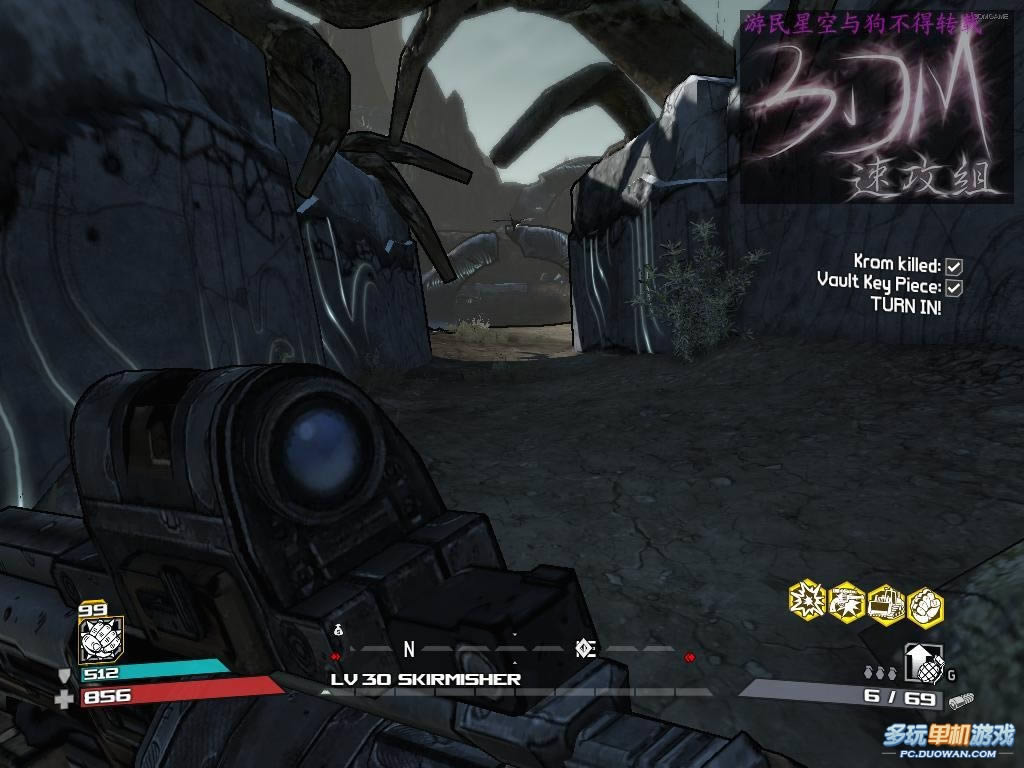
Task: Toggle the Krom killed objective checkbox
Action: [954, 266]
